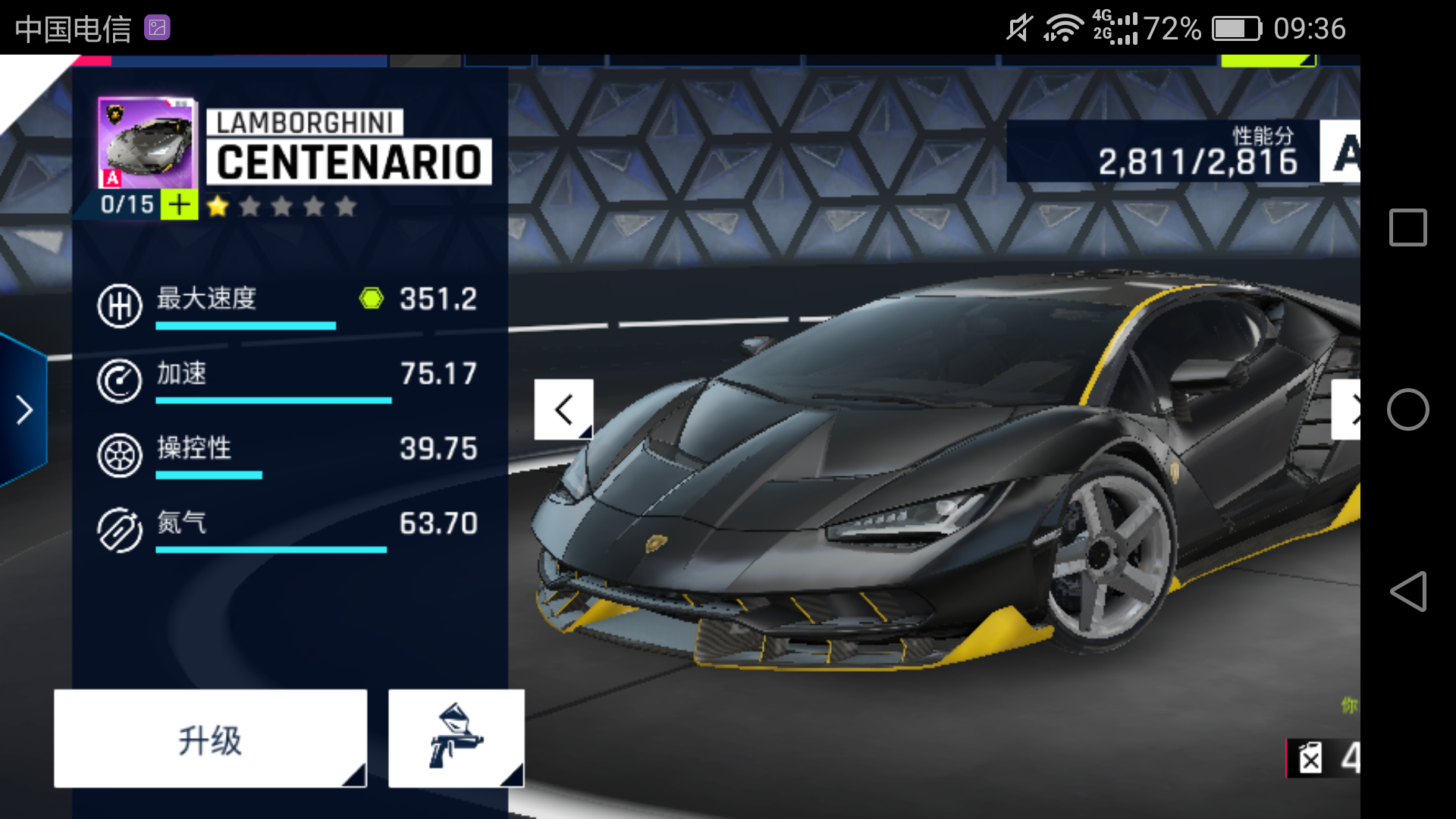1456x819 pixels.
Task: Open the fuel canister refill icon
Action: pos(1310,758)
